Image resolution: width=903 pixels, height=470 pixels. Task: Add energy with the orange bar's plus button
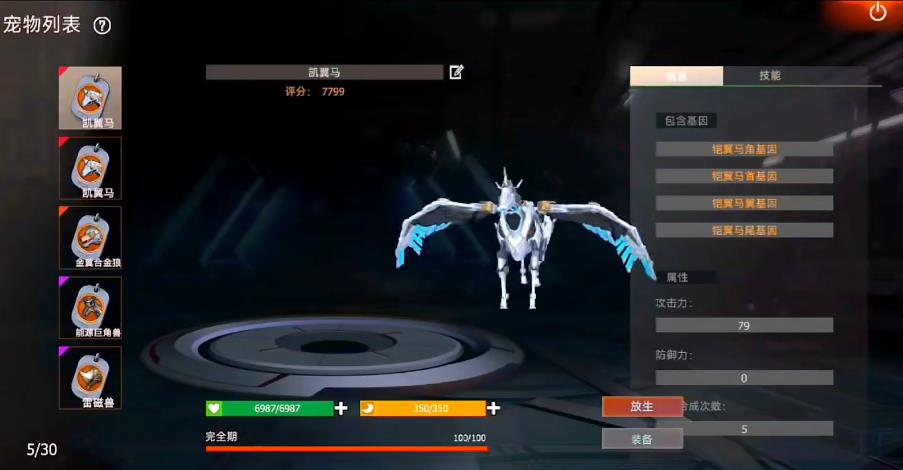tap(493, 408)
